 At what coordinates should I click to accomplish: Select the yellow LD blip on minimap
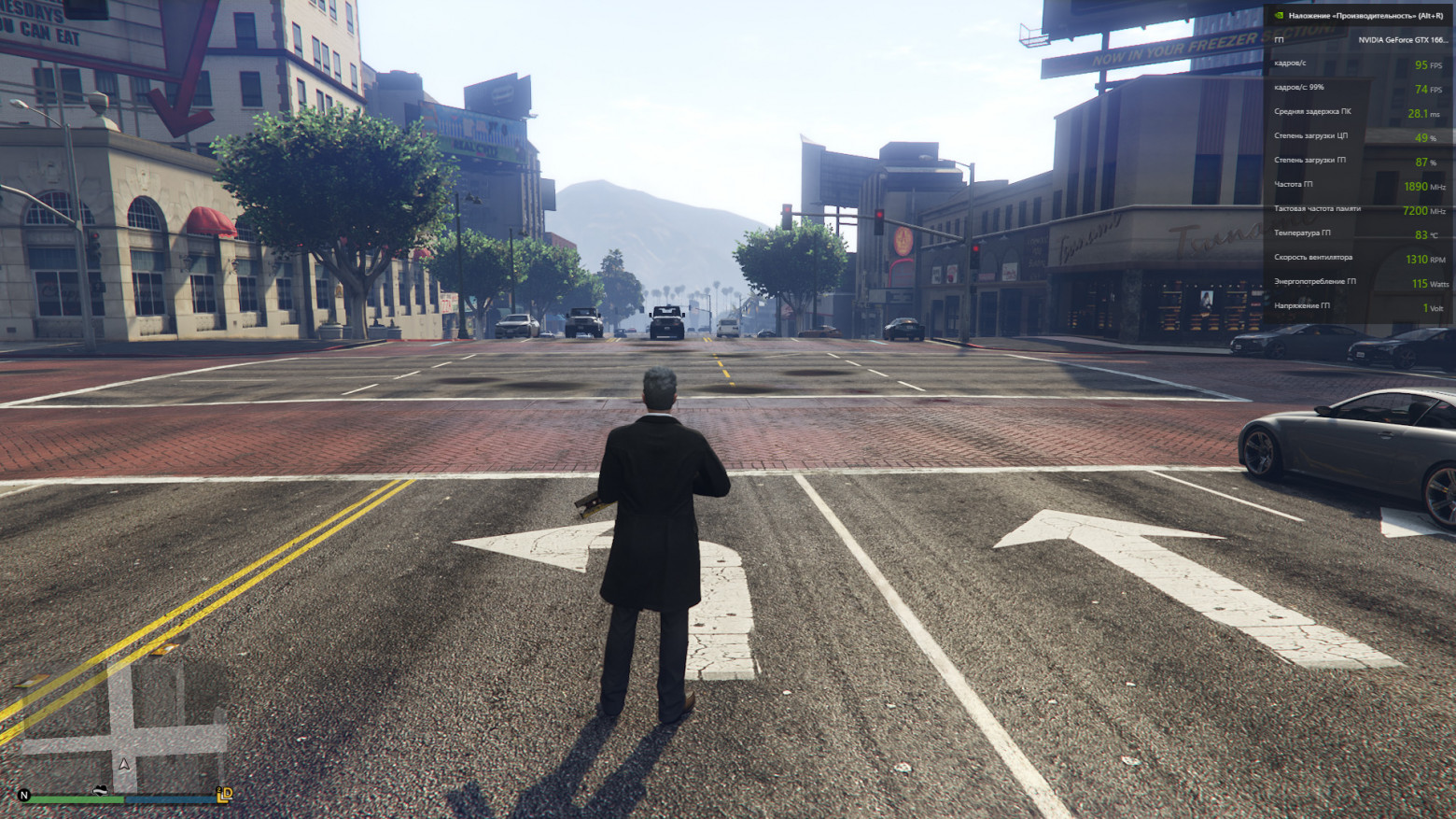click(224, 795)
